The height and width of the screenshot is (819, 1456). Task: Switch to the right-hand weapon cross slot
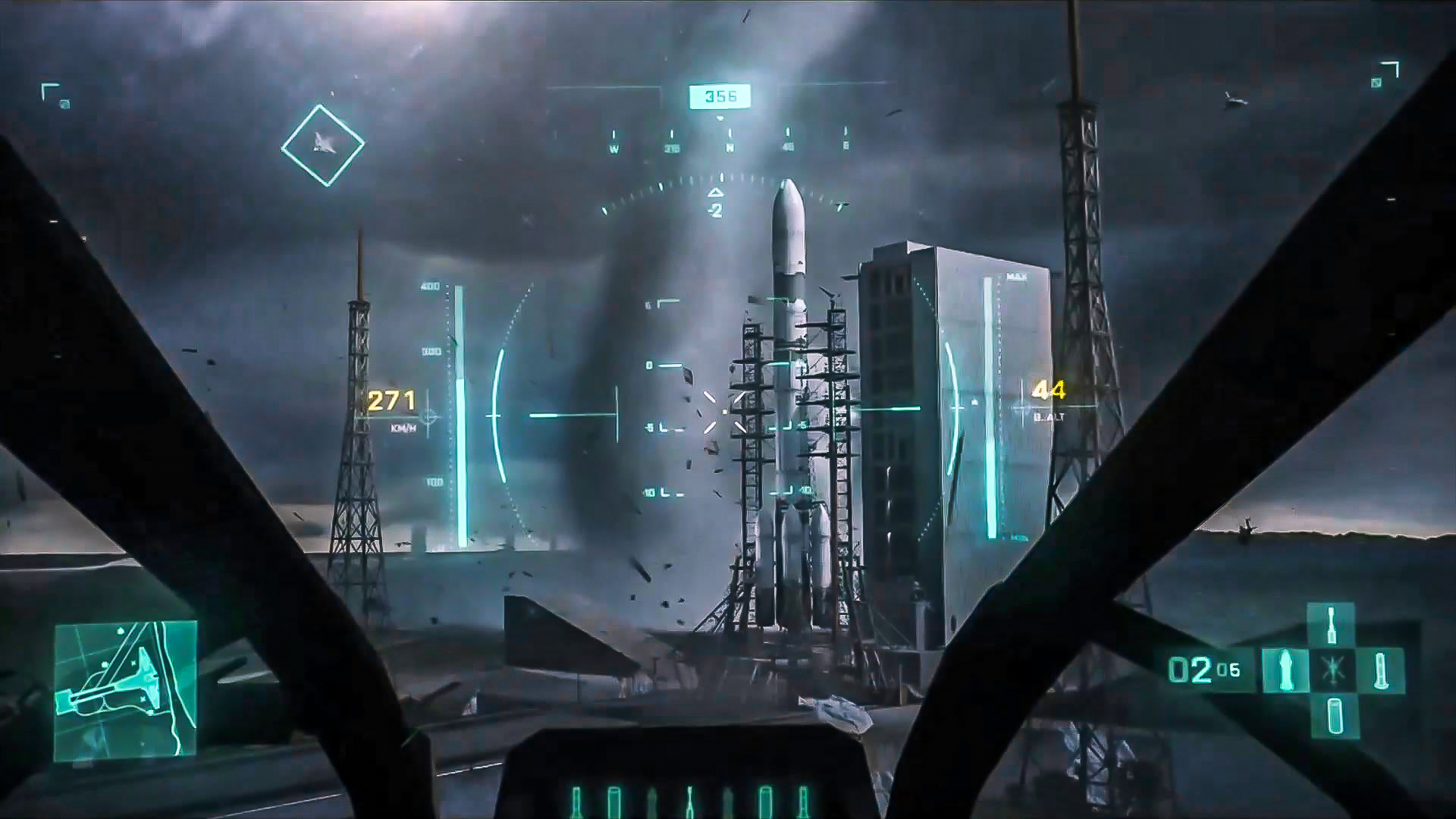1379,670
